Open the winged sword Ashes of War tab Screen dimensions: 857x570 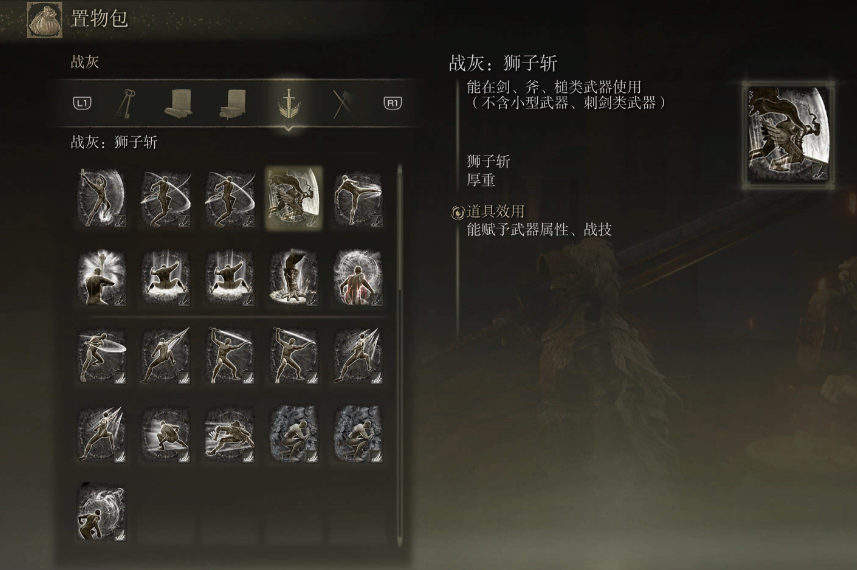coord(287,102)
